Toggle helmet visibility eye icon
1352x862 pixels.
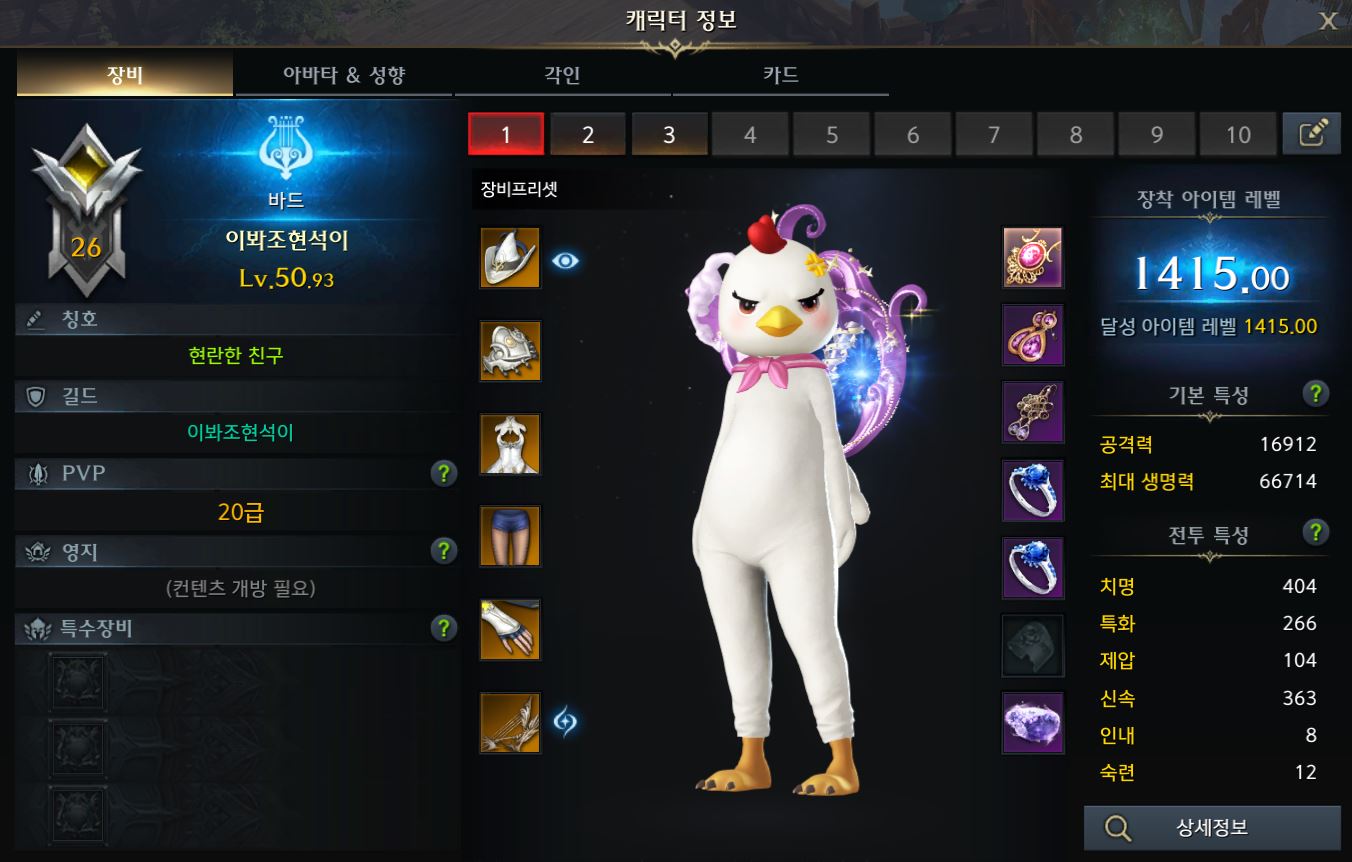(566, 261)
